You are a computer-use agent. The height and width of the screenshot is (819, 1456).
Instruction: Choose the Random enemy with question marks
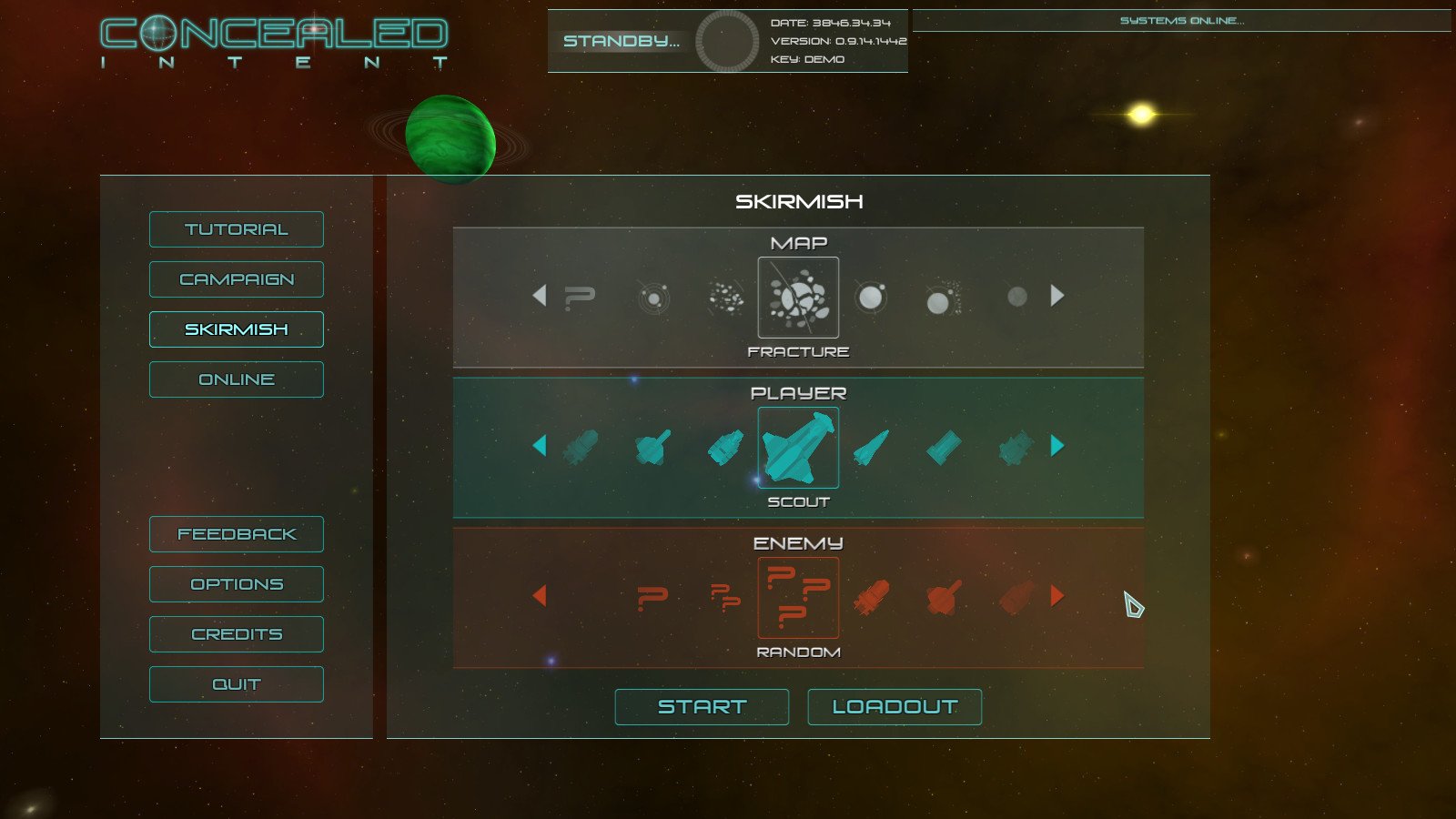[x=798, y=598]
